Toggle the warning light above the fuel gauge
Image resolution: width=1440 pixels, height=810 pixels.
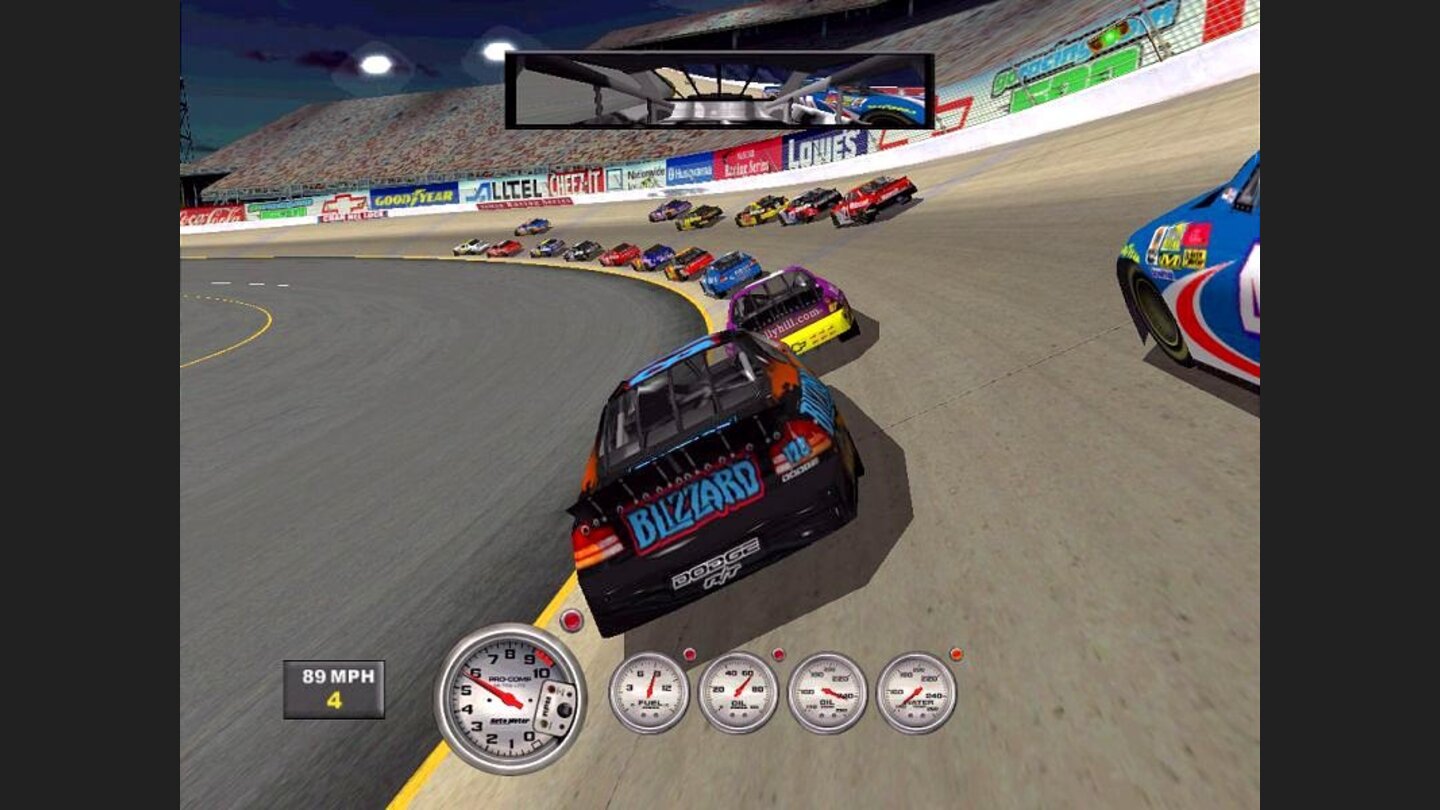[x=690, y=654]
